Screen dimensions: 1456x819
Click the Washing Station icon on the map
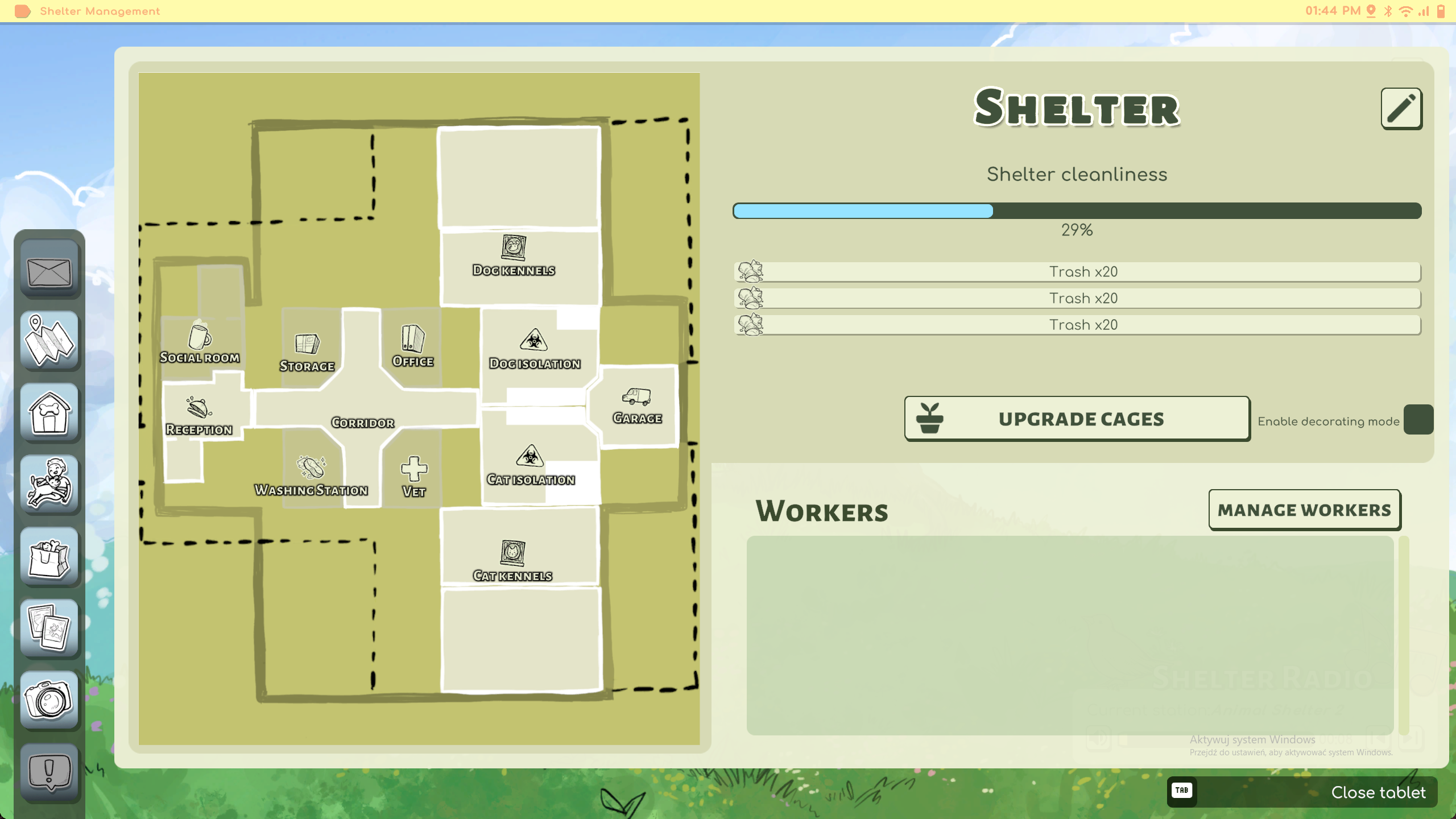311,468
